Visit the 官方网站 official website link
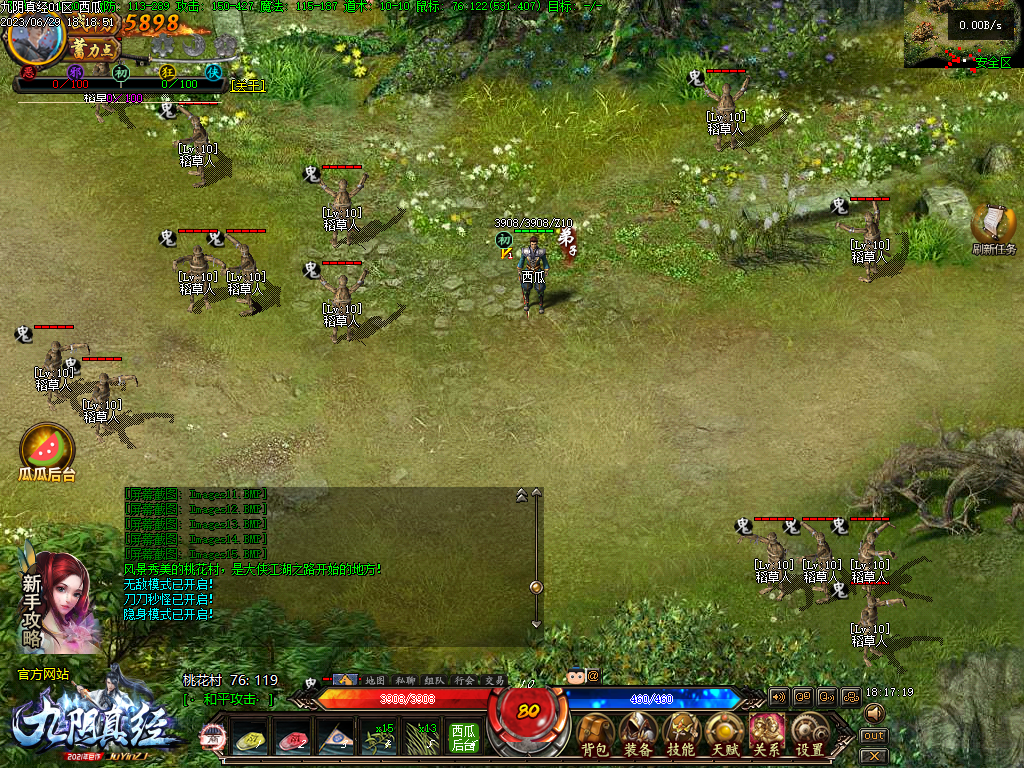 click(43, 675)
